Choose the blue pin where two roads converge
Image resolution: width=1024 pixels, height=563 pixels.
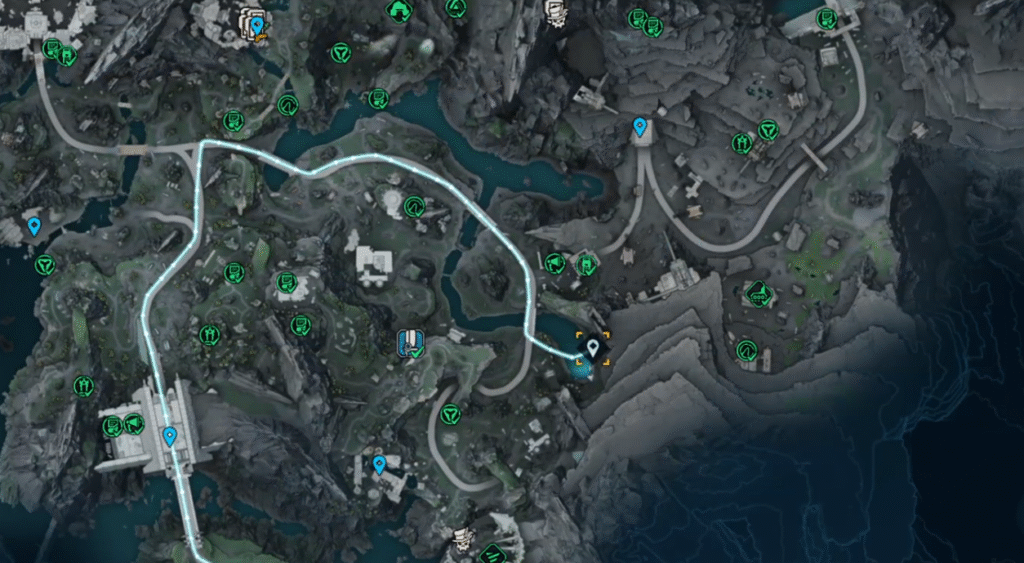pyautogui.click(x=640, y=126)
